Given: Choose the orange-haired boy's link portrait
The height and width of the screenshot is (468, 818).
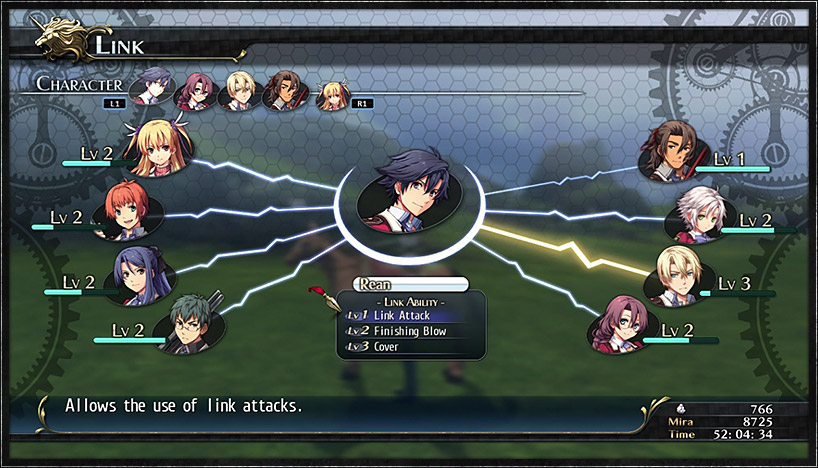Looking at the screenshot, I should pyautogui.click(x=122, y=210).
